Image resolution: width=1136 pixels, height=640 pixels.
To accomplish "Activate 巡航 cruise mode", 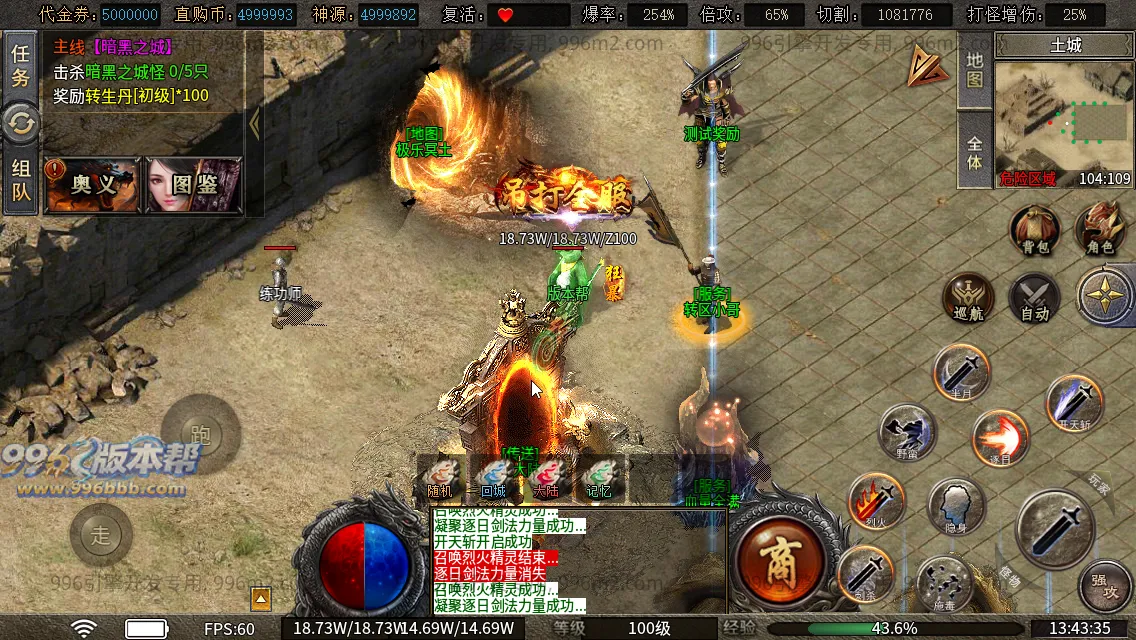I will click(x=968, y=297).
